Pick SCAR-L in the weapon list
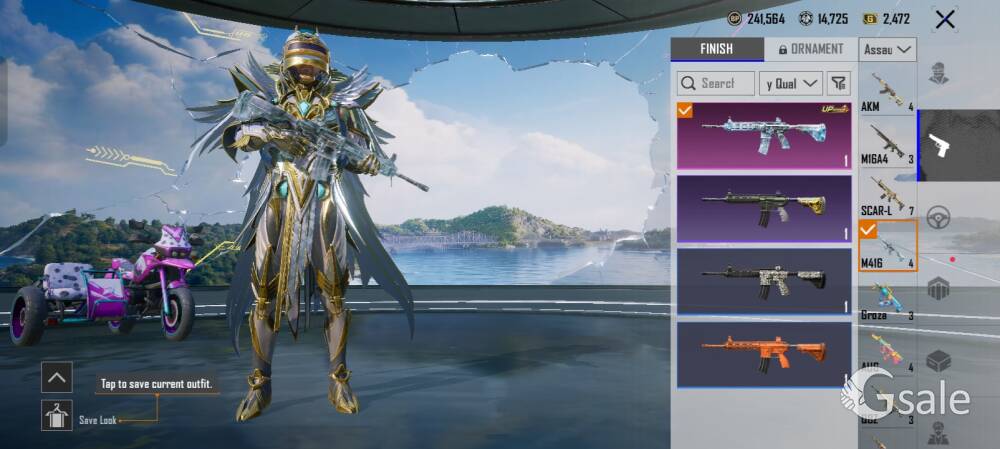The height and width of the screenshot is (449, 1000). pyautogui.click(x=888, y=196)
